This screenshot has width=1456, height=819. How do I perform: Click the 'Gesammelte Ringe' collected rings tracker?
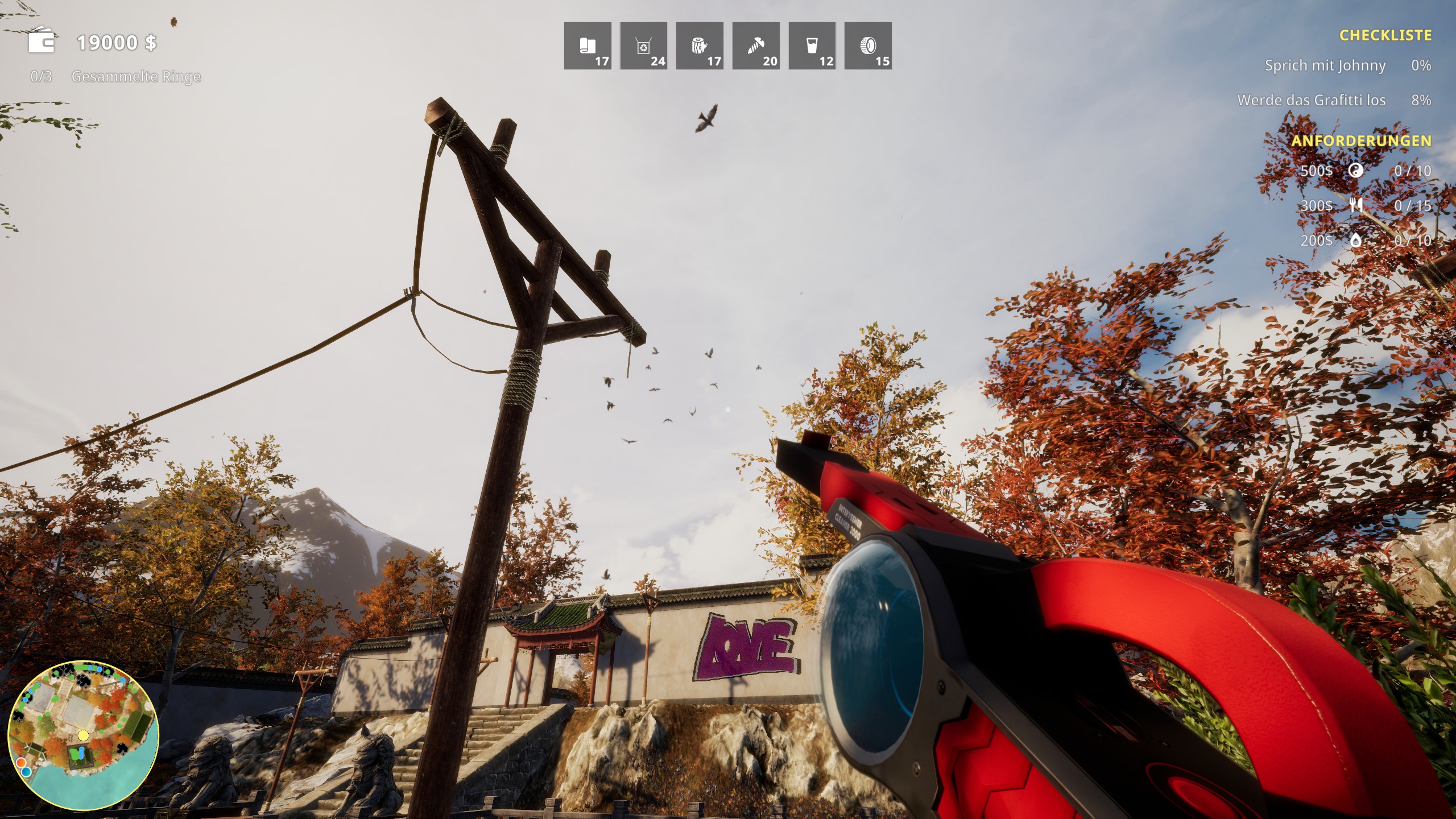tap(136, 77)
